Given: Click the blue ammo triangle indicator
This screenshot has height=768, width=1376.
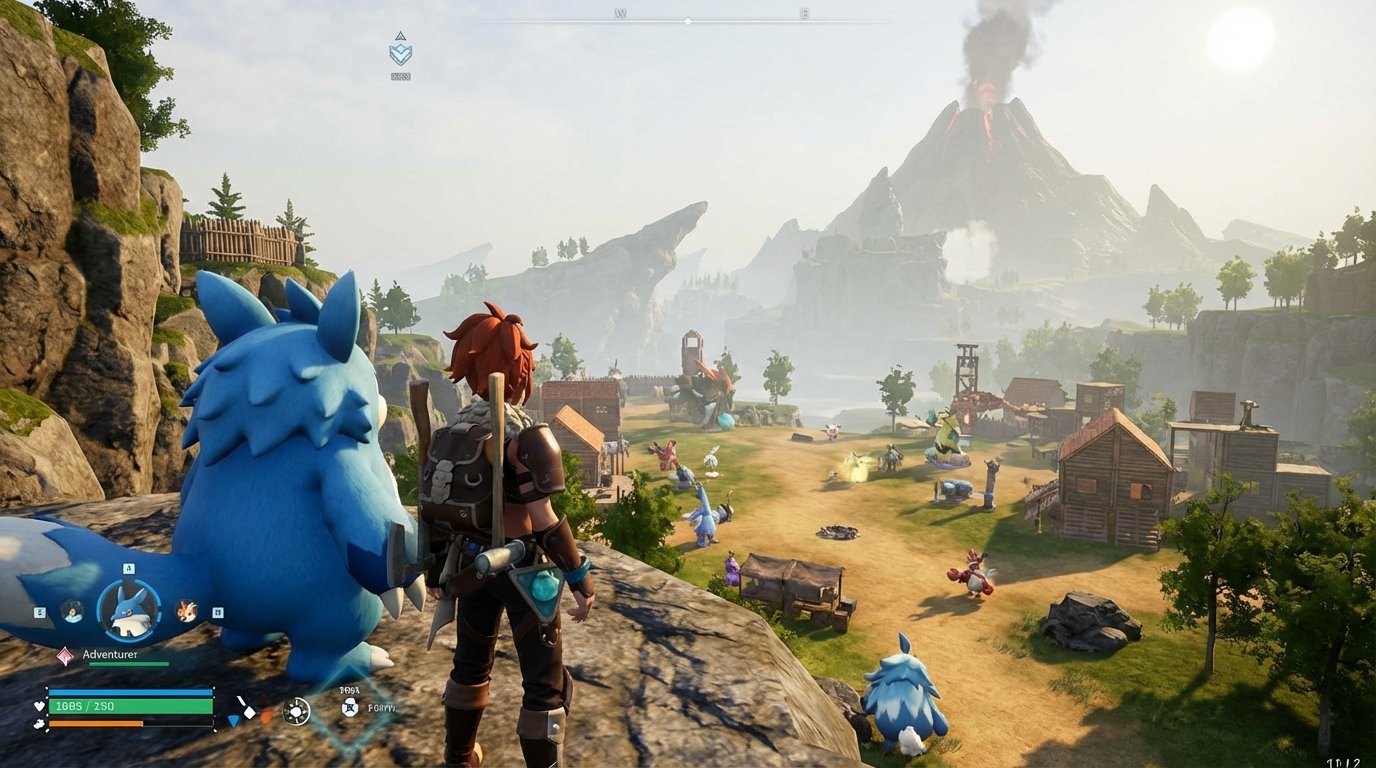Looking at the screenshot, I should [x=234, y=721].
